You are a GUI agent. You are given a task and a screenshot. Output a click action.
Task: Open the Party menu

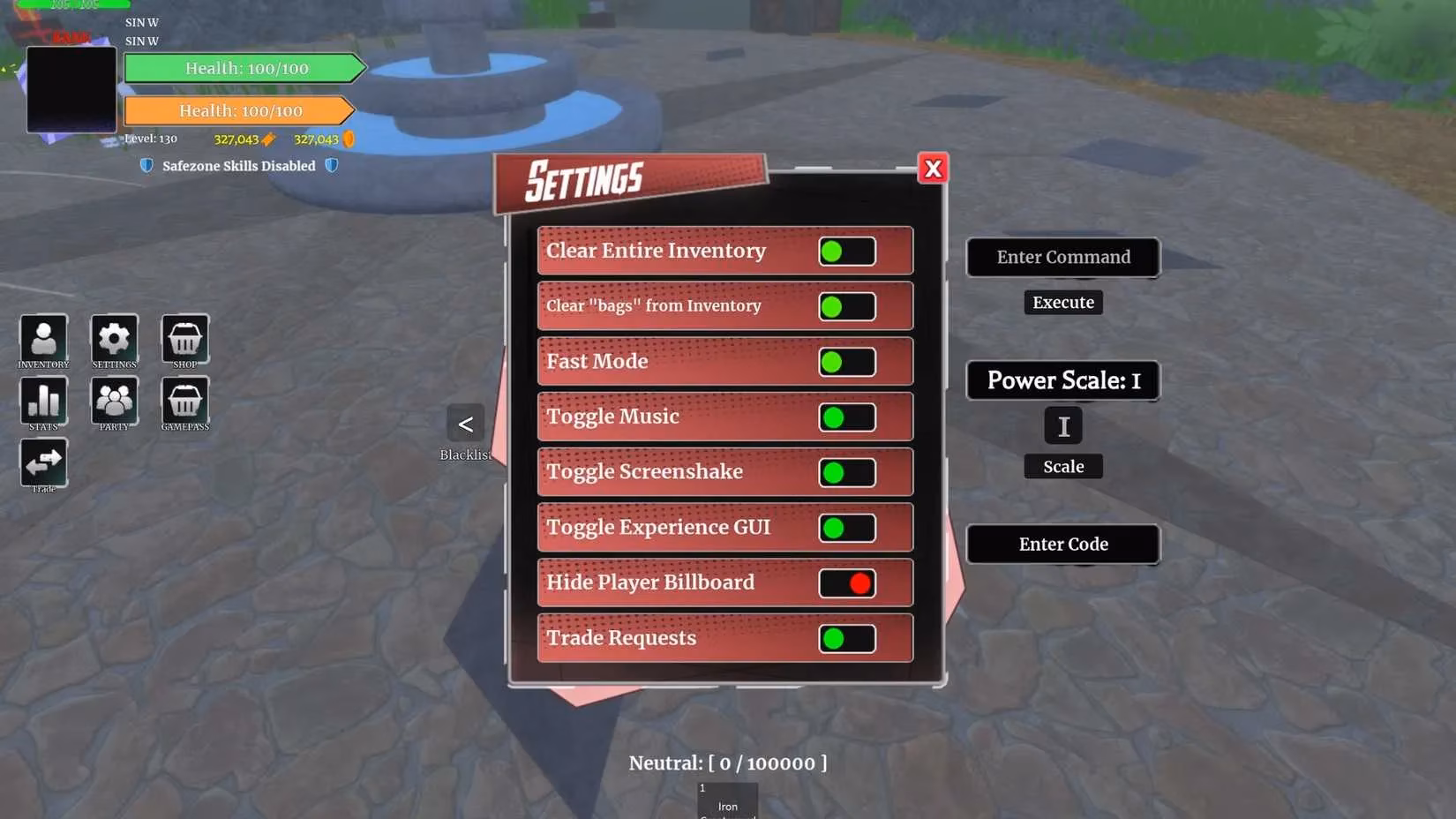[x=114, y=402]
